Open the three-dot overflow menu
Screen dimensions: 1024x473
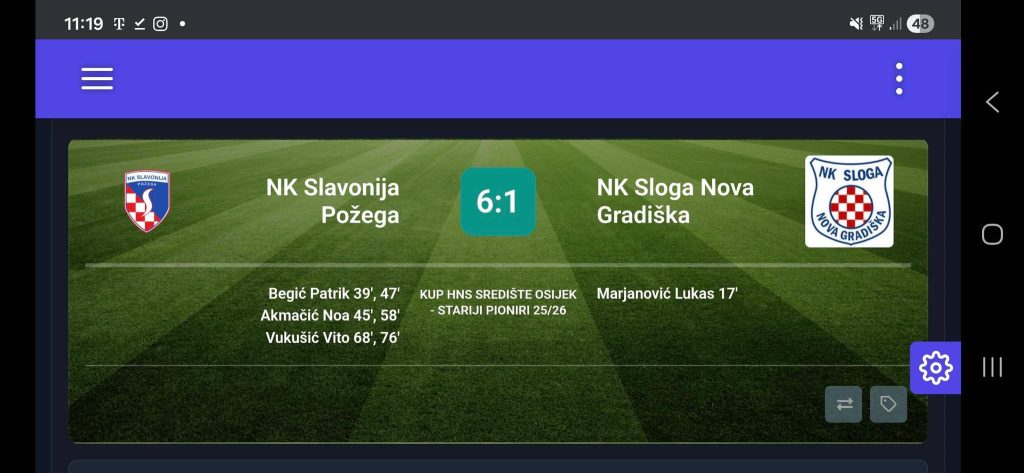[899, 79]
